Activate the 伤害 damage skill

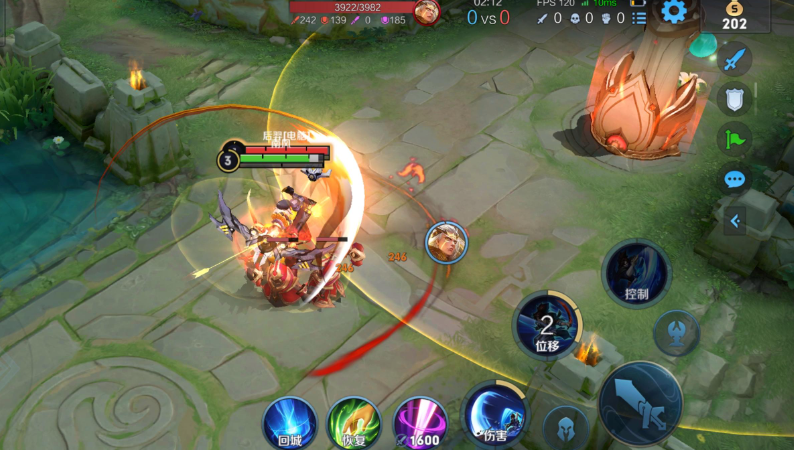point(496,413)
